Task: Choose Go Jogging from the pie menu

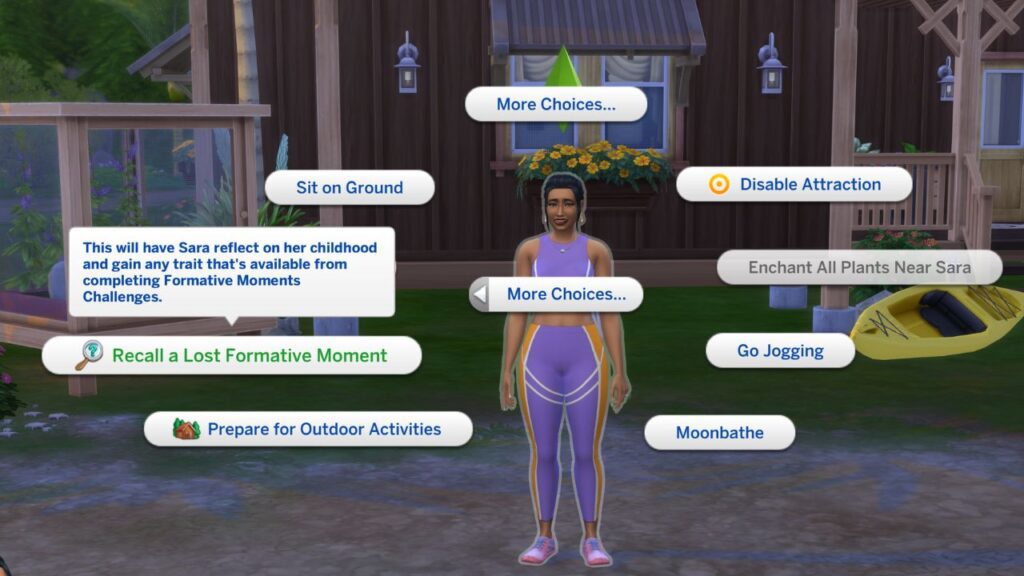Action: click(x=780, y=351)
